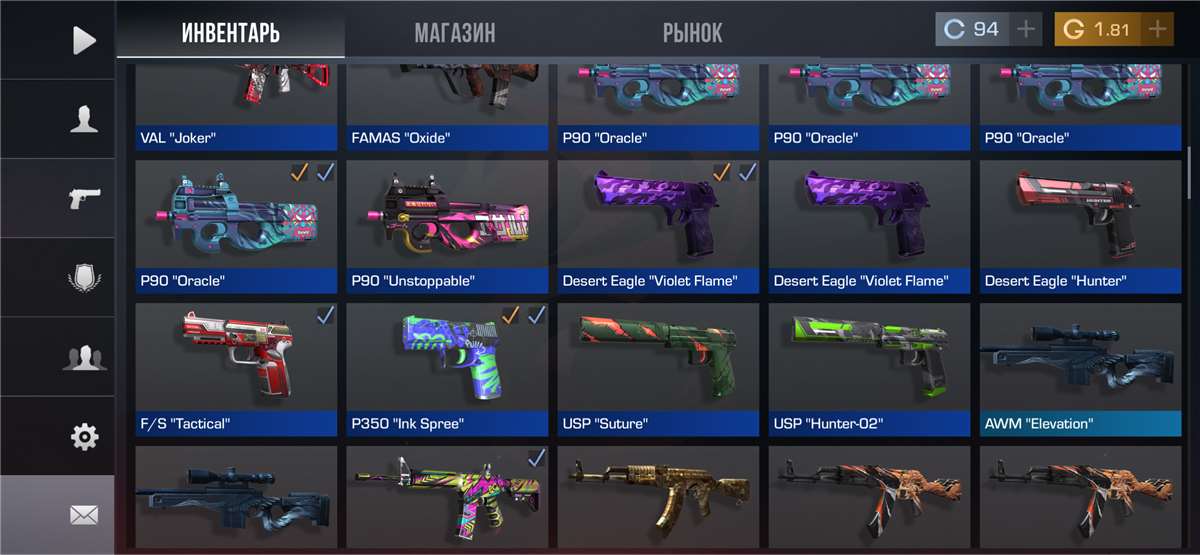Choose the USP "Hunter-02" skin
The image size is (1200, 555).
[x=869, y=368]
